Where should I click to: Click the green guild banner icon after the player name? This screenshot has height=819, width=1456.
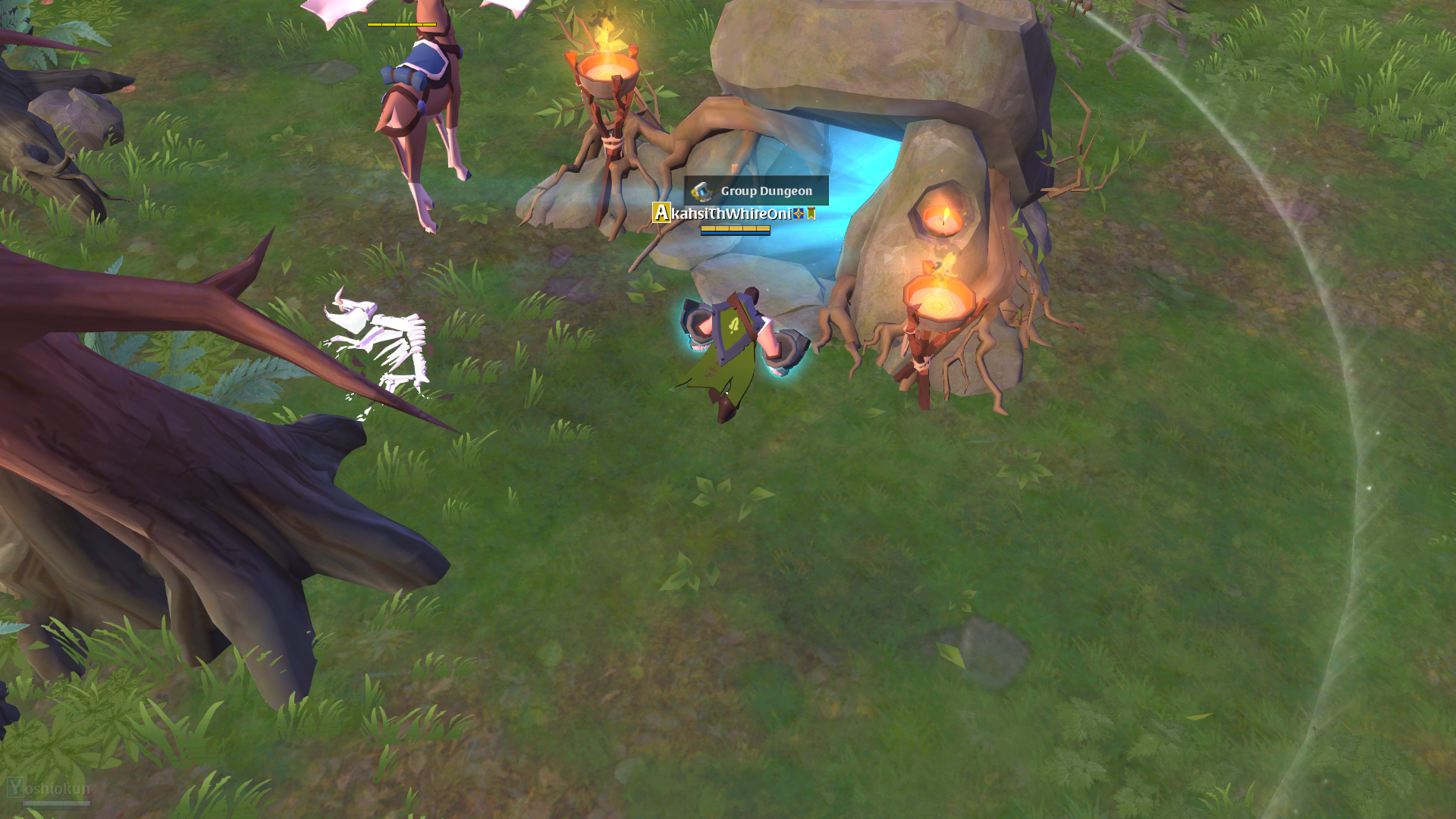(811, 215)
